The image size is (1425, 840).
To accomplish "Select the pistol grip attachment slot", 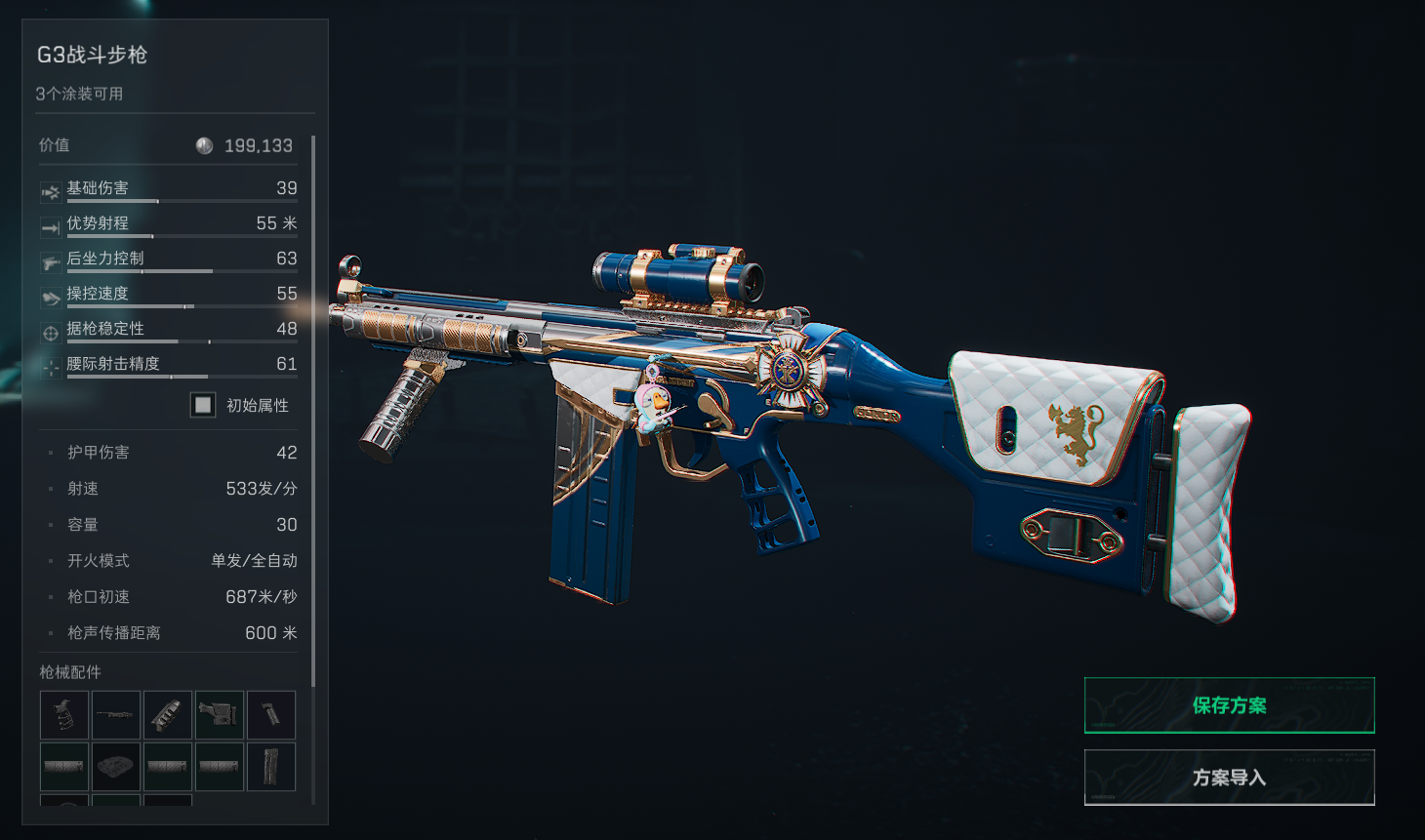I will click(64, 714).
